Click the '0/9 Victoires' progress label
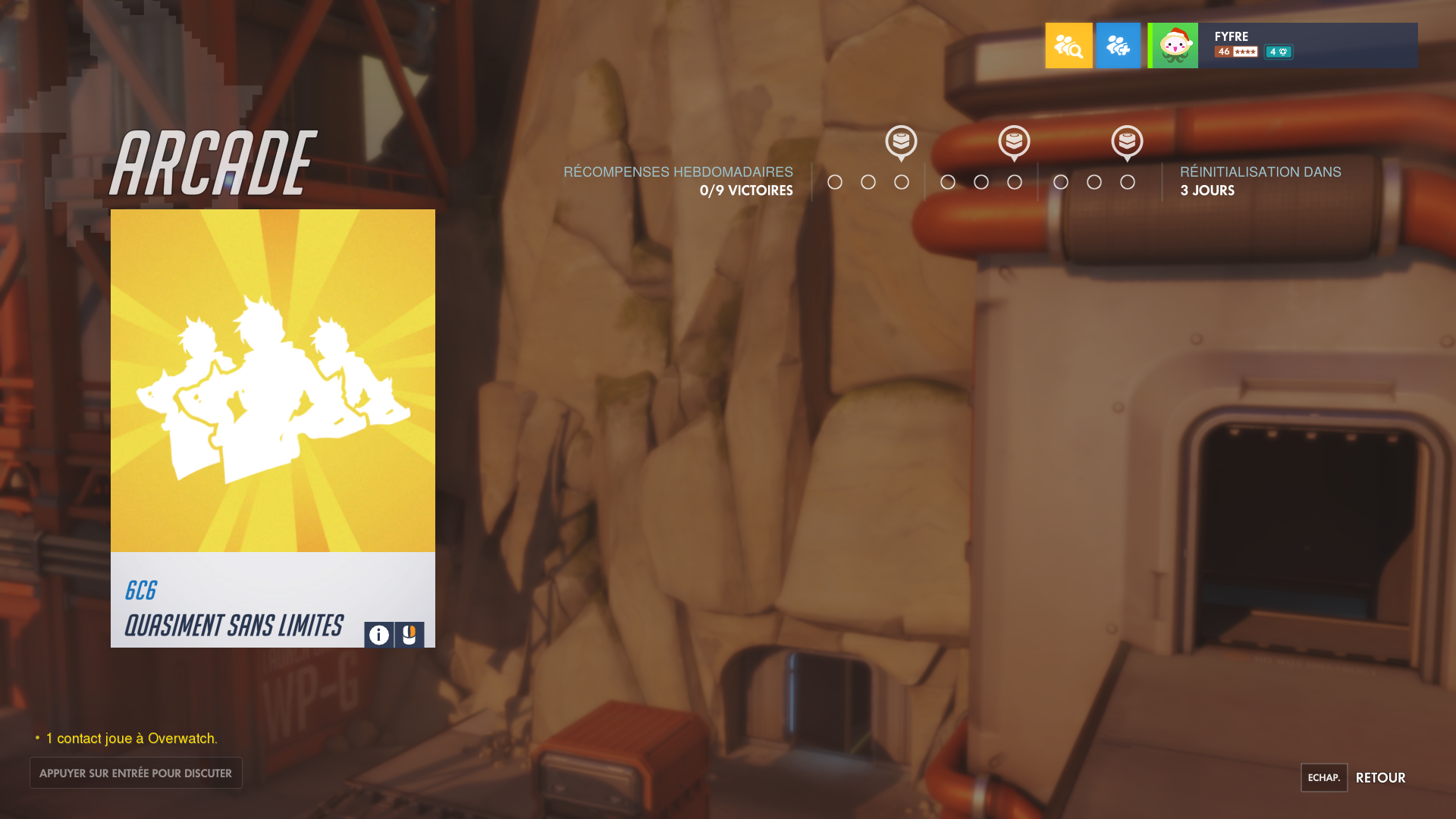This screenshot has height=819, width=1456. (x=745, y=190)
